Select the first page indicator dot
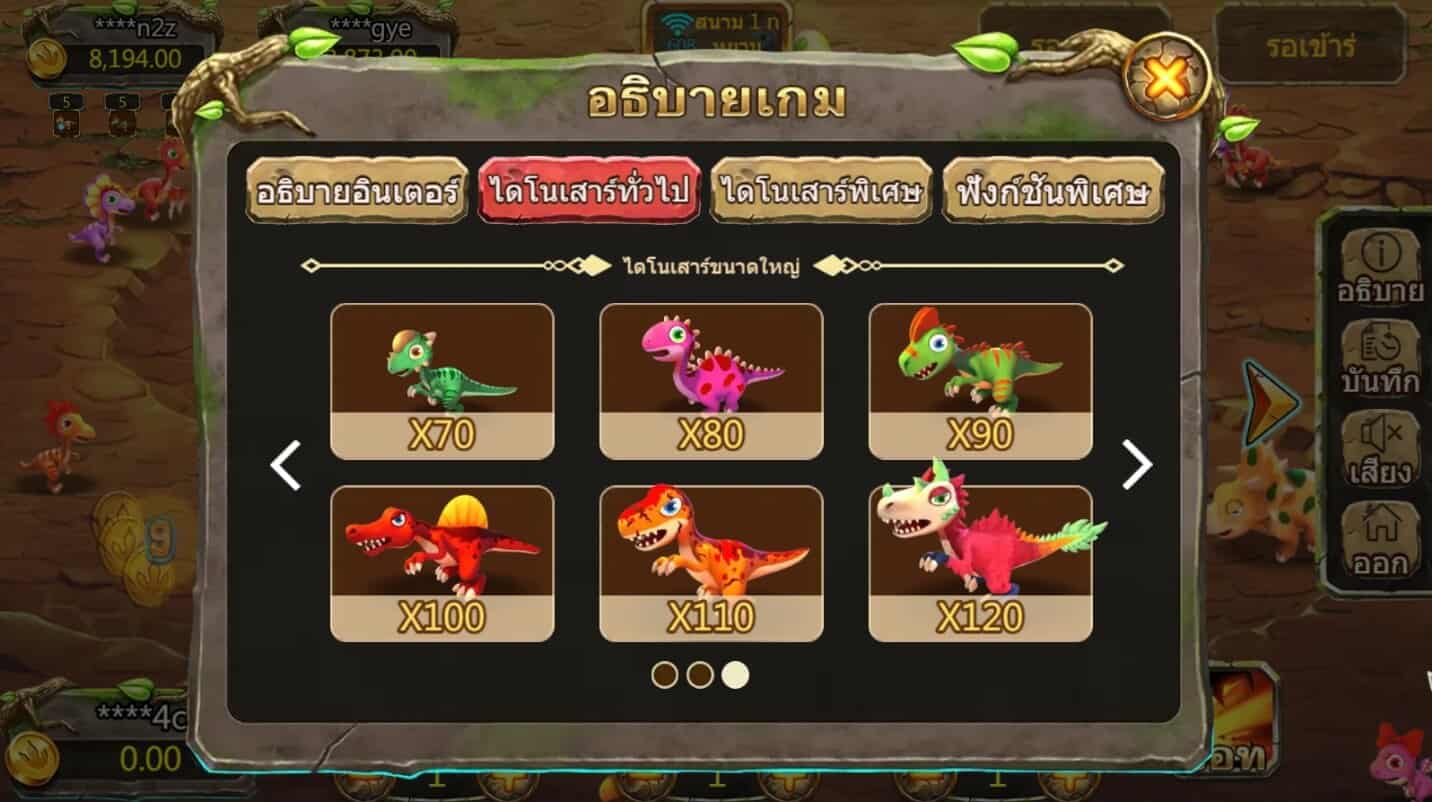1432x802 pixels. 663,675
